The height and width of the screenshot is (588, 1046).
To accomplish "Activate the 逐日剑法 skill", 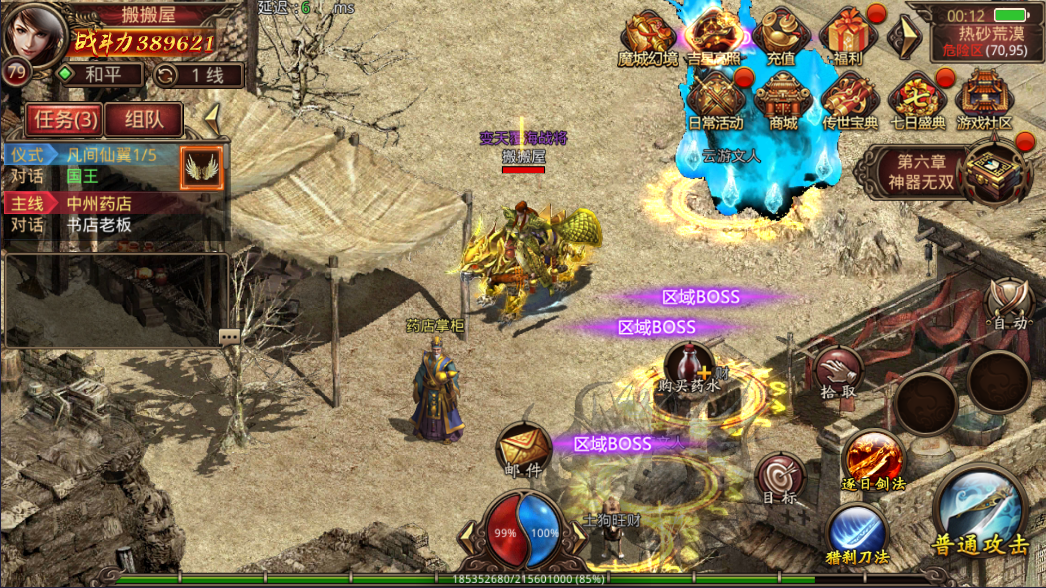I will tap(873, 461).
